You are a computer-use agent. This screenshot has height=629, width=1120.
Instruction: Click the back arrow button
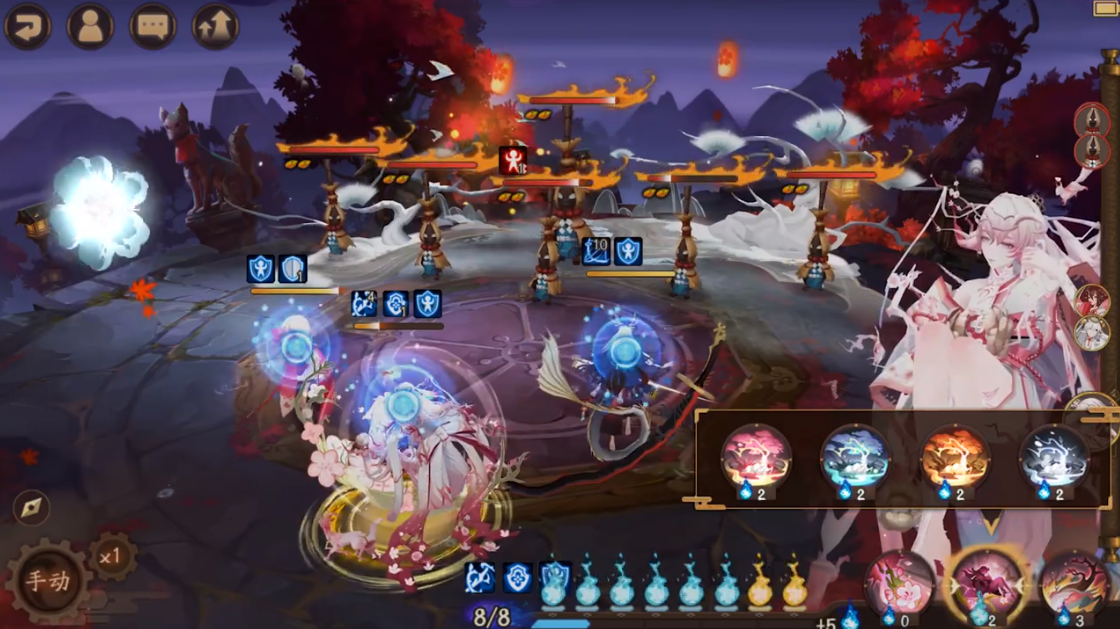(x=28, y=26)
